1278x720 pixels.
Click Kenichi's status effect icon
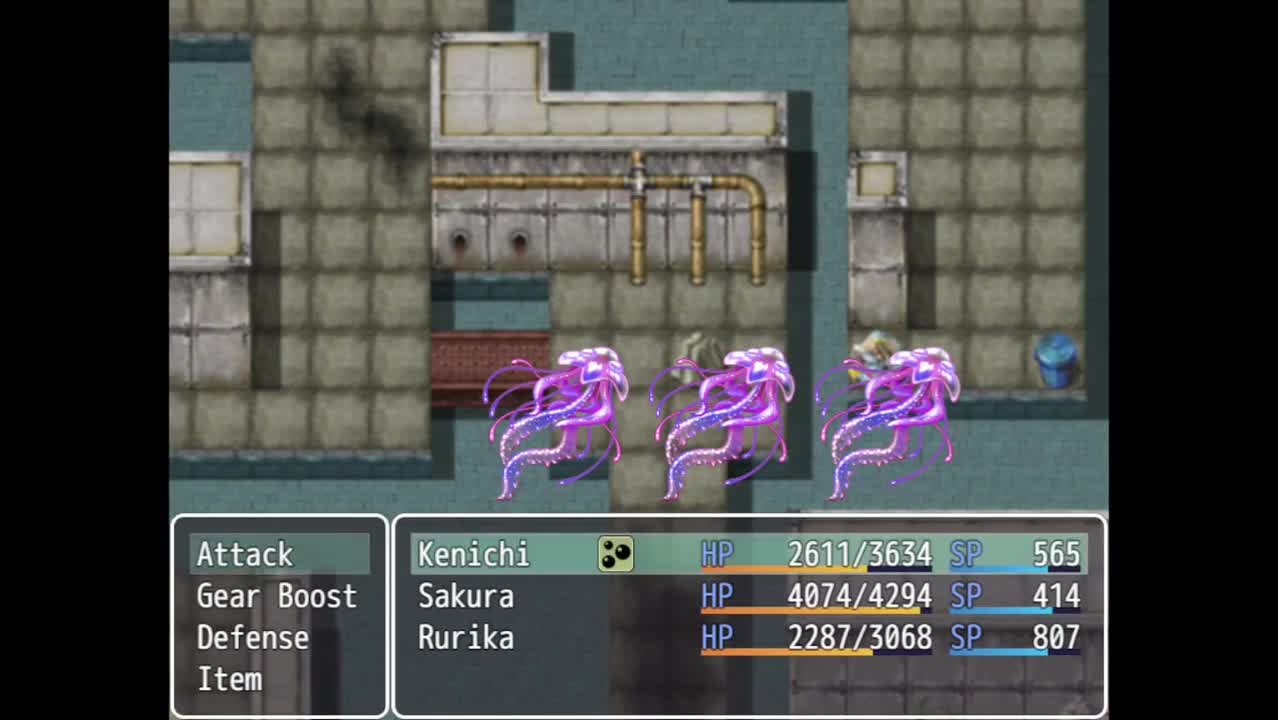pyautogui.click(x=616, y=554)
